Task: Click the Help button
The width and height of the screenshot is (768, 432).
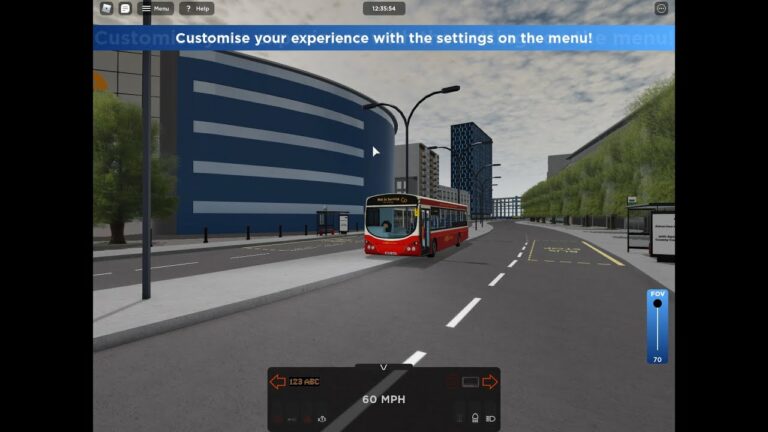Action: (197, 8)
